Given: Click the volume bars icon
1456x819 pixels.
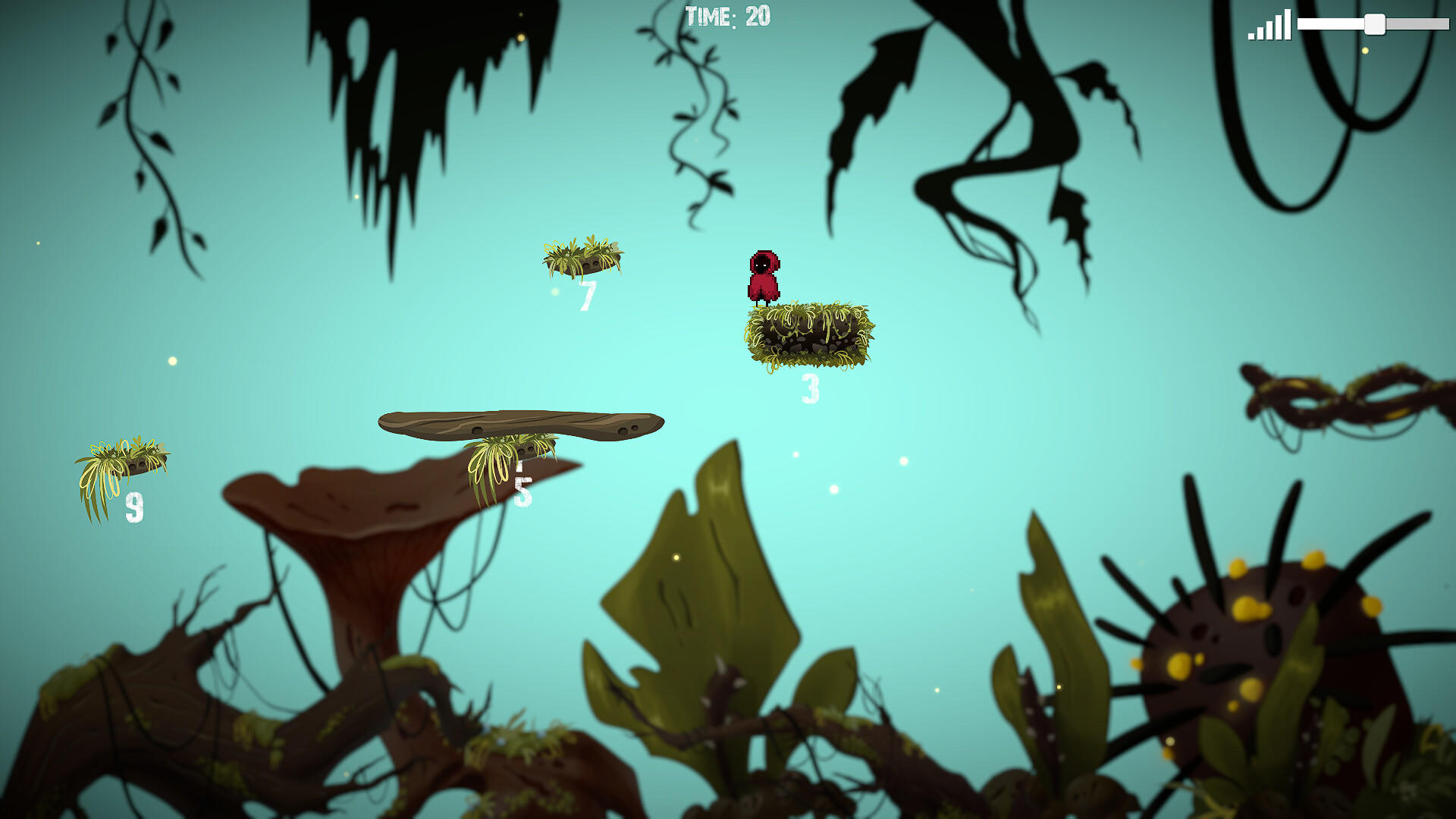Looking at the screenshot, I should coord(1269,26).
